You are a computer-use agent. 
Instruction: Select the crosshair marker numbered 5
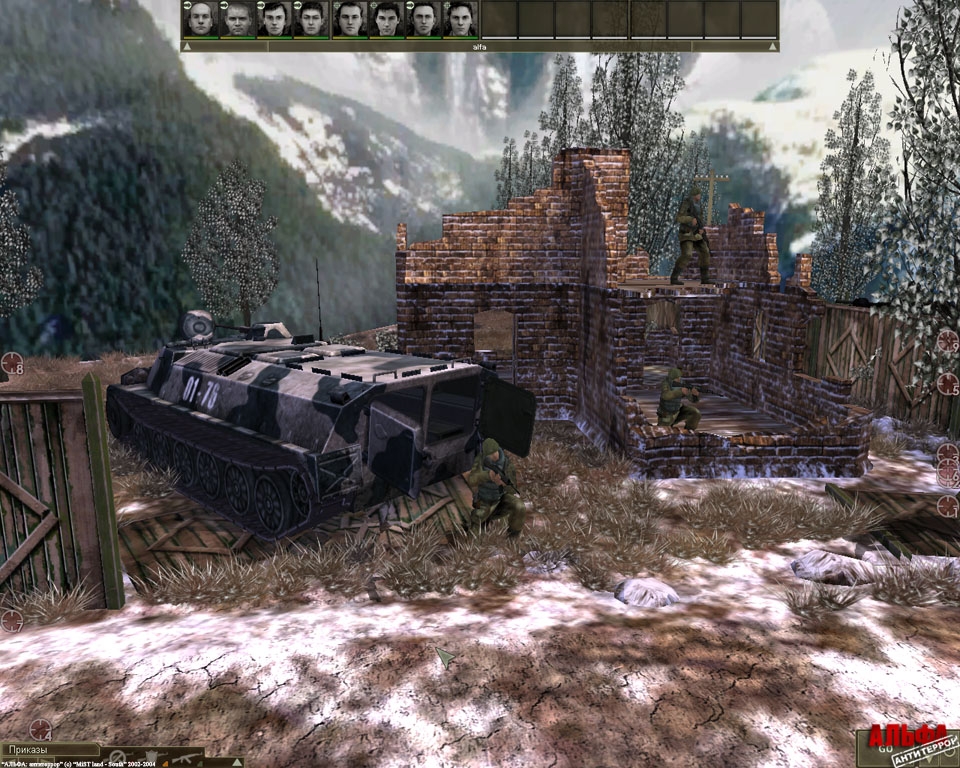tap(948, 383)
